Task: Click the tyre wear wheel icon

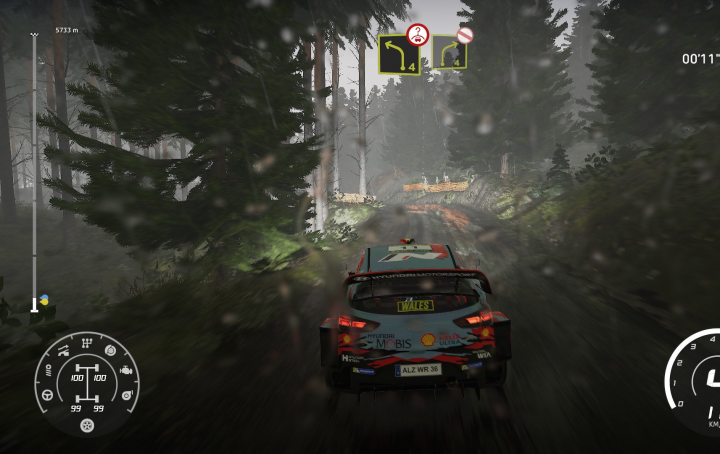Action: point(87,425)
